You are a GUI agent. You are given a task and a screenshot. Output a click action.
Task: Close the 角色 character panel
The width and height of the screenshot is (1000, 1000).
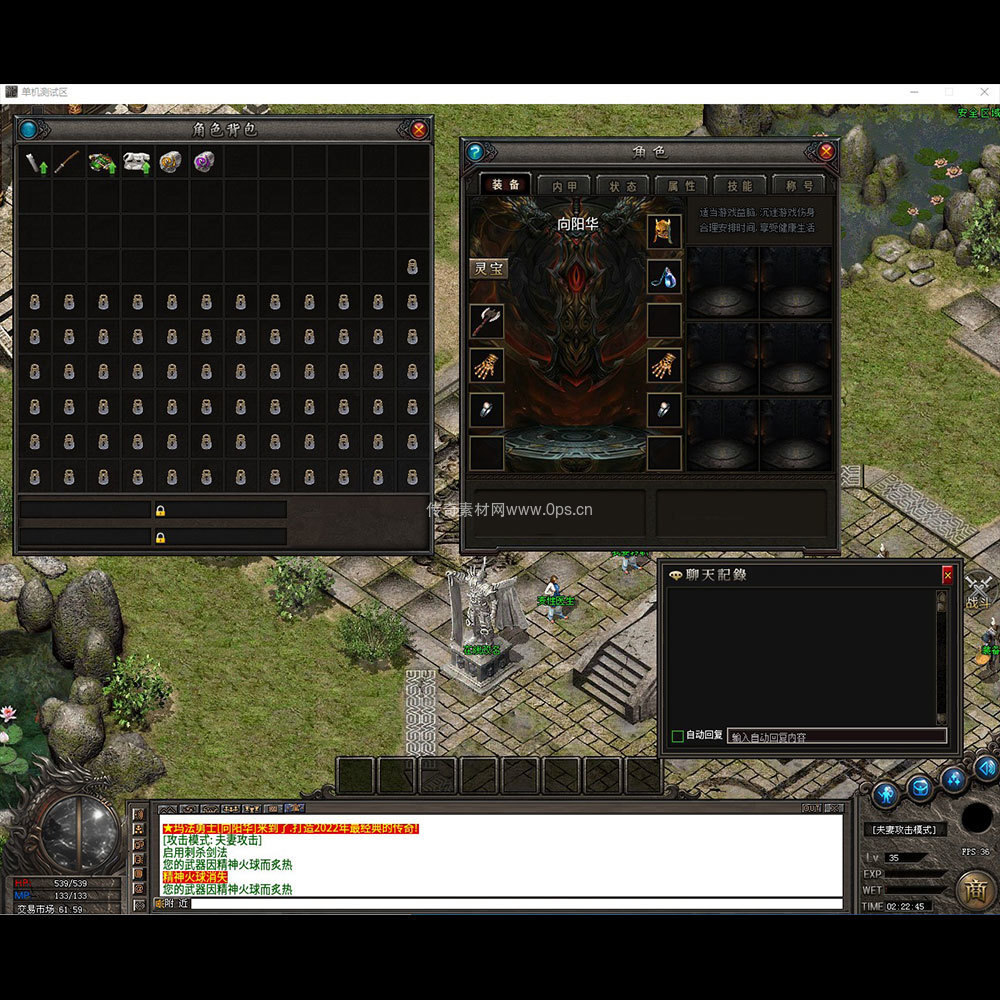826,151
